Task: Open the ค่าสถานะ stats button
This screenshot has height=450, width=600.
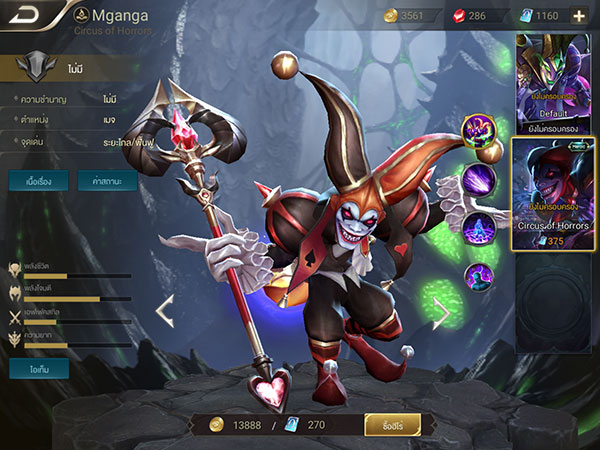Action: [x=107, y=182]
